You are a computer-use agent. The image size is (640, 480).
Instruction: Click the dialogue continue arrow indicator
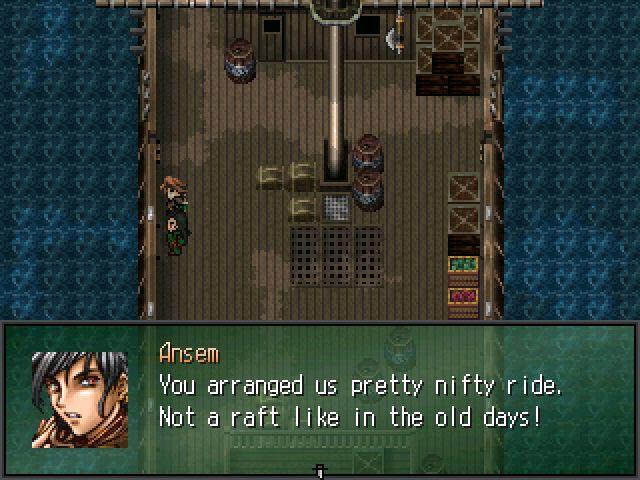click(319, 469)
